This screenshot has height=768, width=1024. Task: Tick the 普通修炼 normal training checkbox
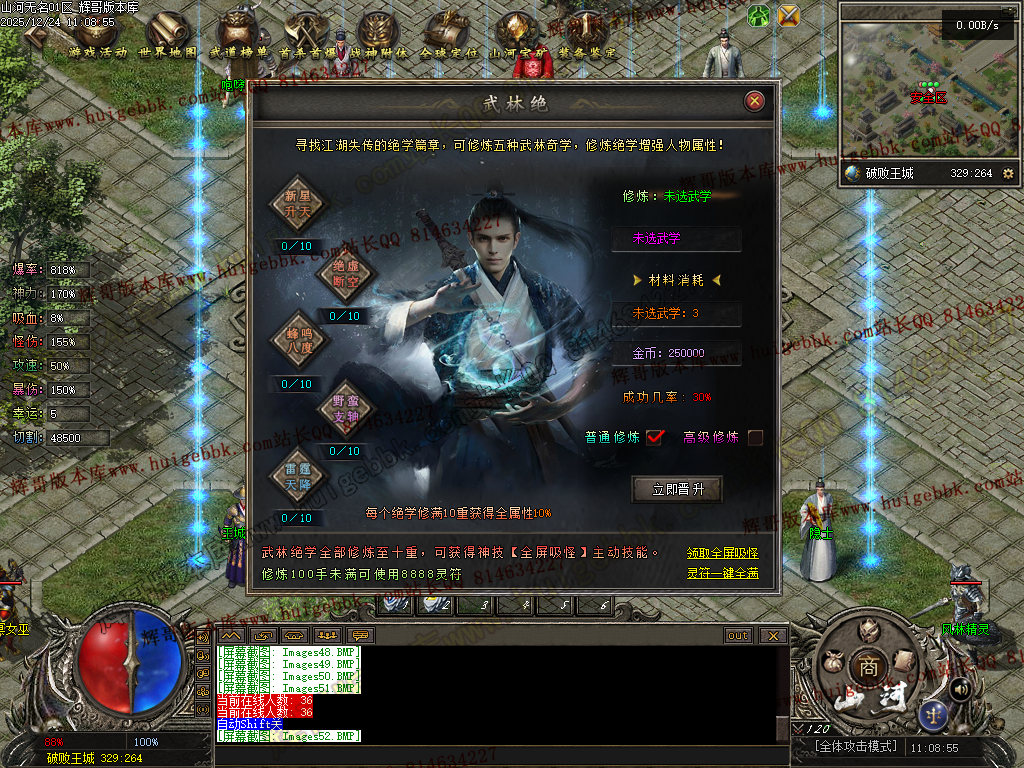pyautogui.click(x=656, y=437)
